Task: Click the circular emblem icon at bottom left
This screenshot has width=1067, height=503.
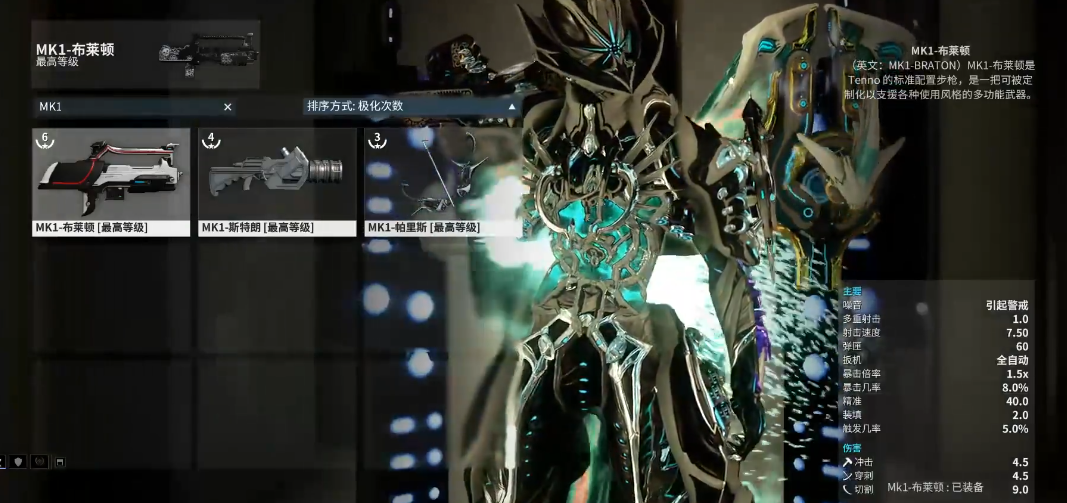Action: 39,461
